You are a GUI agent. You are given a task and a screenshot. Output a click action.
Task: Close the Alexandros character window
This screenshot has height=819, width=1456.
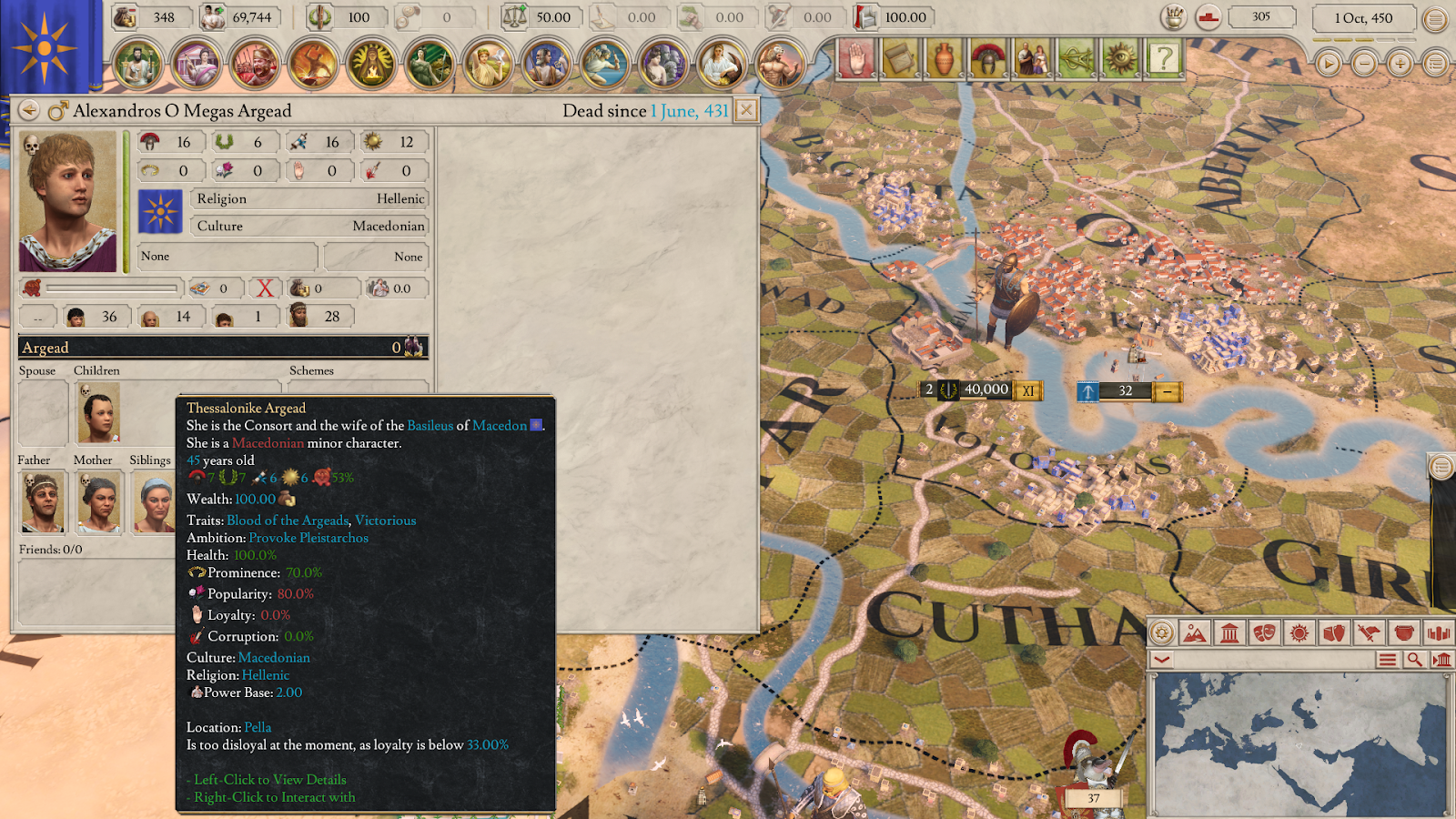(x=745, y=111)
